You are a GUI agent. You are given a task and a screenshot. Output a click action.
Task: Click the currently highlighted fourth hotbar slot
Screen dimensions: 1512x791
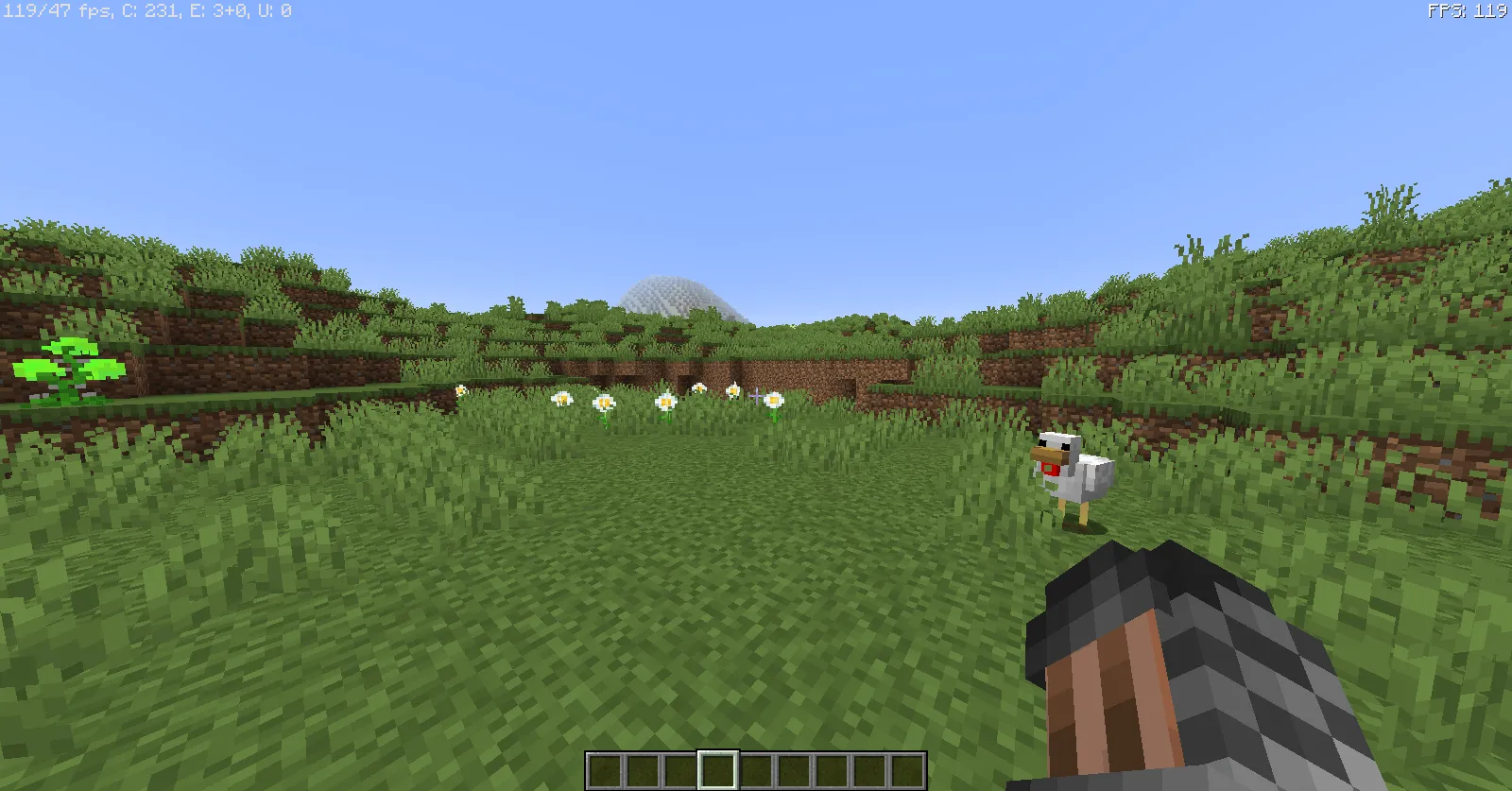(x=716, y=768)
